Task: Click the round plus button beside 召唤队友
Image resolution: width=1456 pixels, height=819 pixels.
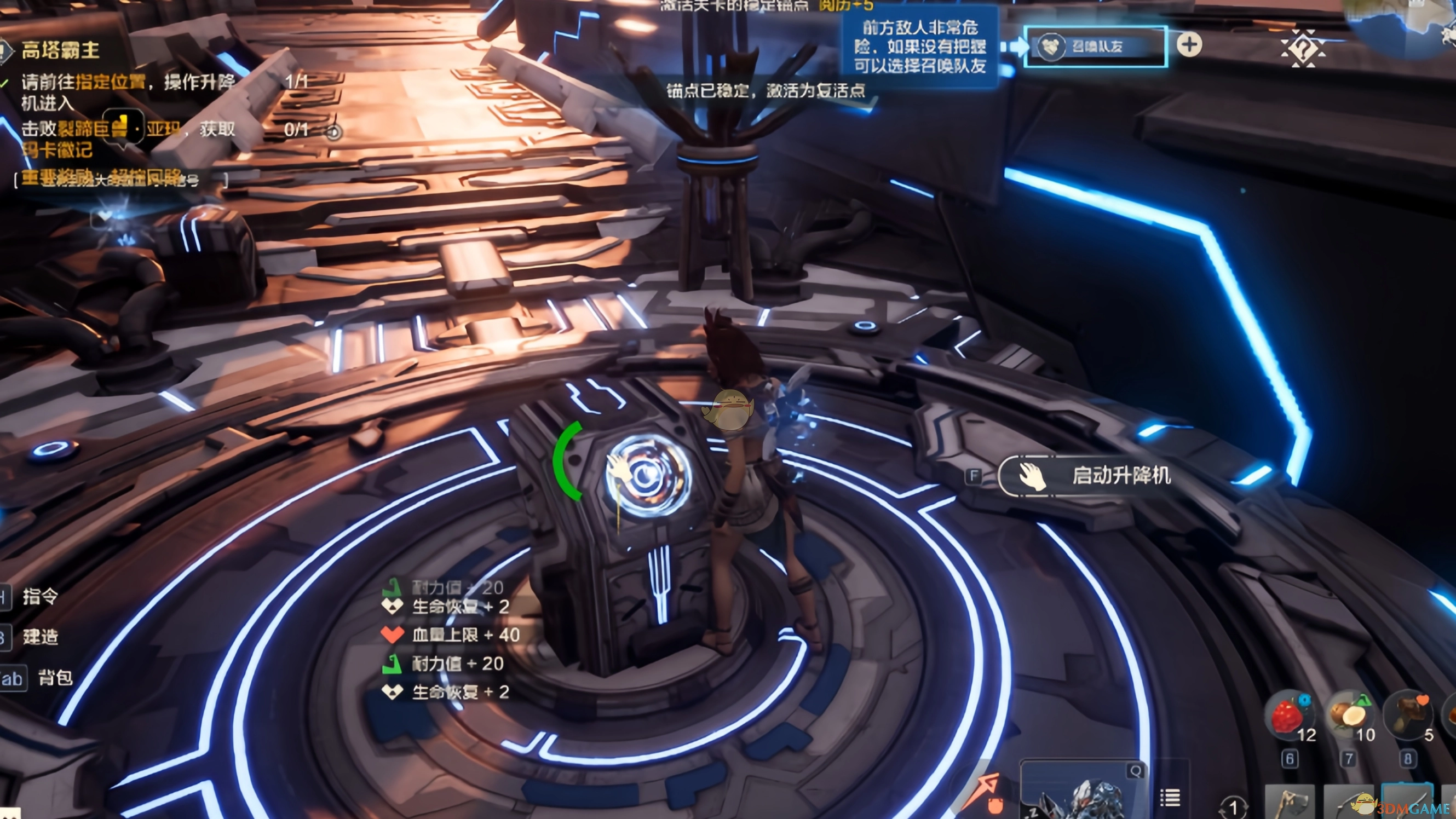Action: click(1189, 45)
